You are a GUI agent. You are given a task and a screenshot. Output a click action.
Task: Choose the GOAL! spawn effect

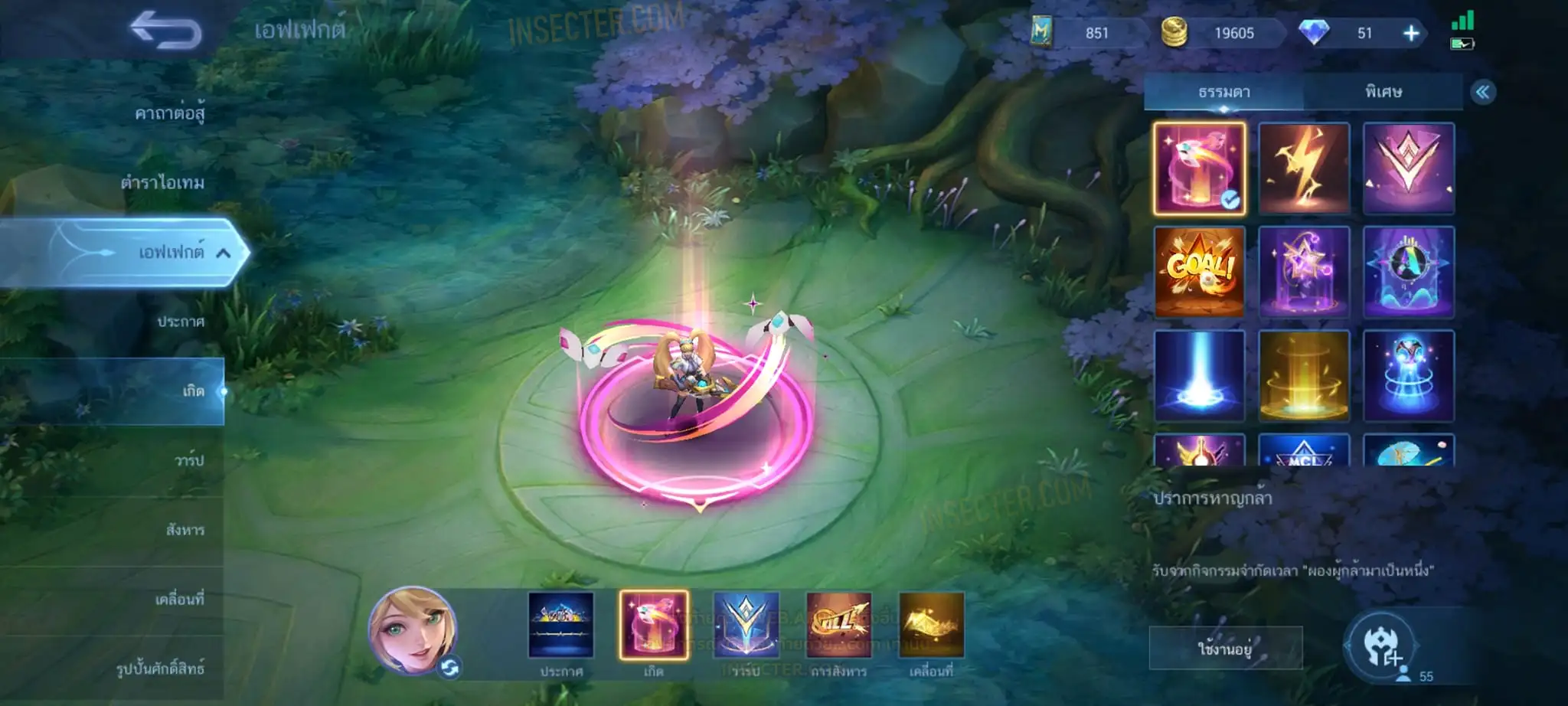(x=1200, y=271)
